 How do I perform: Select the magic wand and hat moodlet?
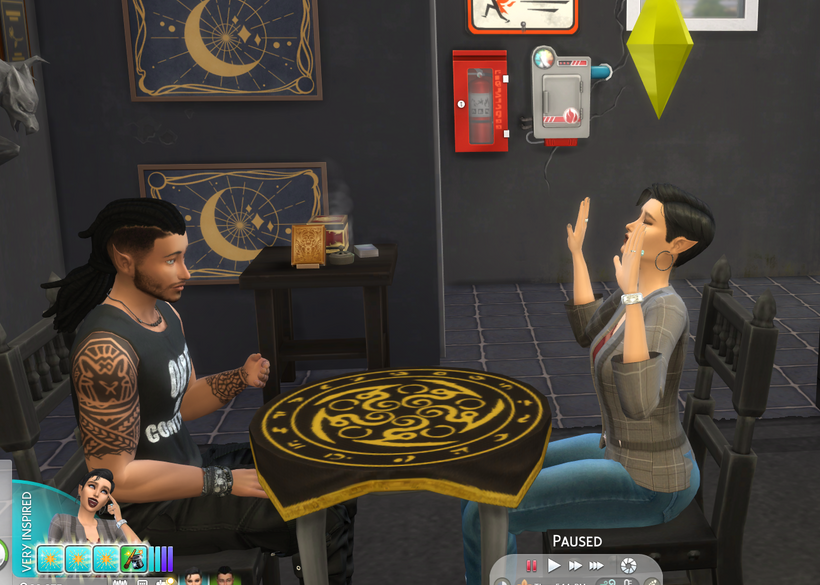click(133, 558)
